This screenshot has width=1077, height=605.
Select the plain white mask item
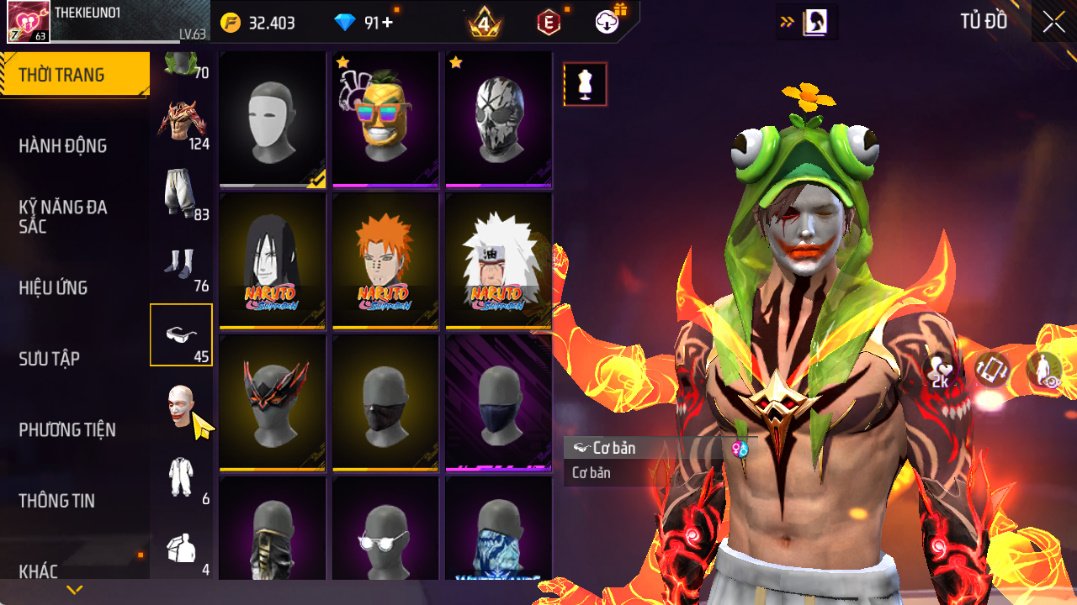coord(272,119)
